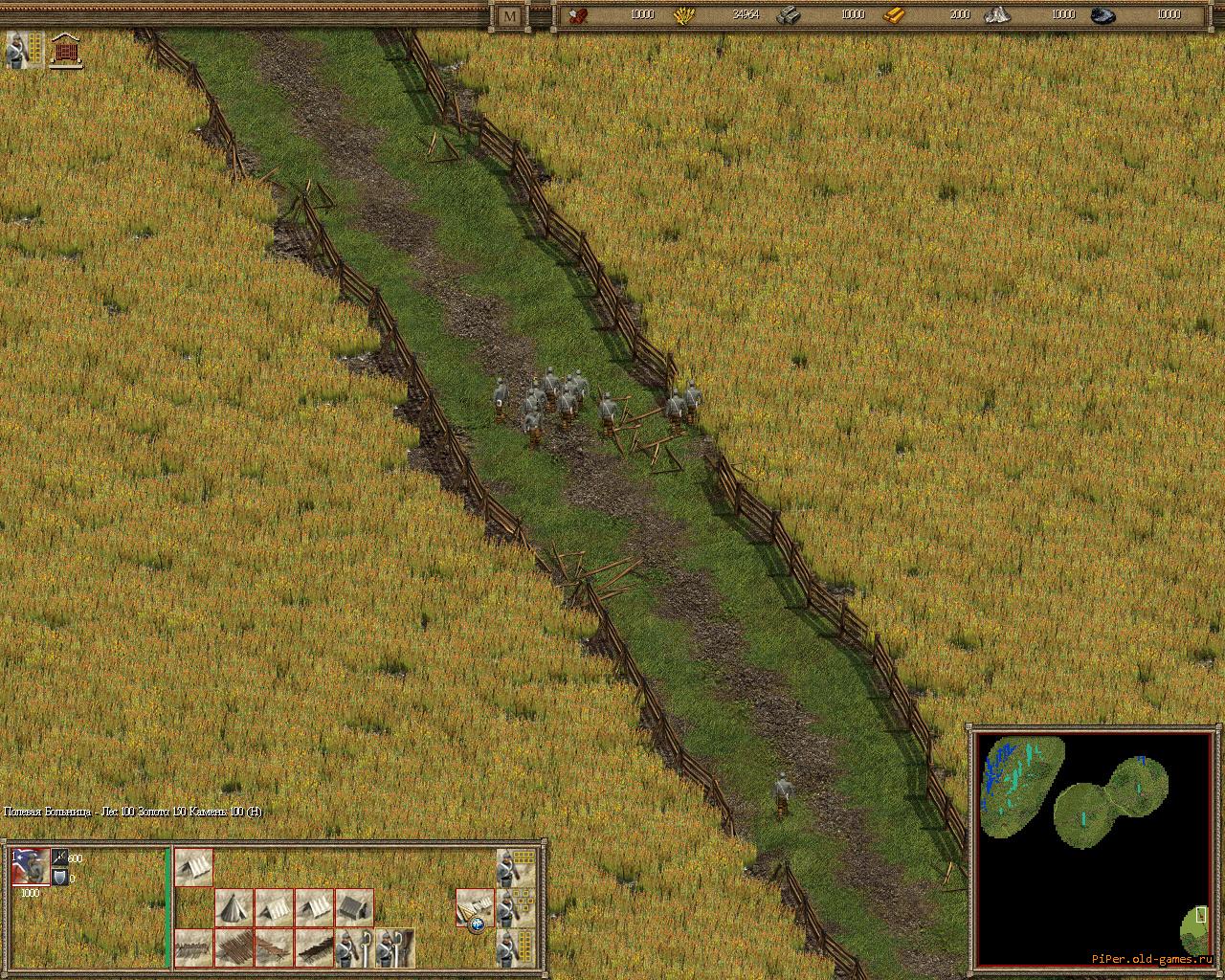
Task: Activate the soldier with saber command
Action: coord(354,947)
